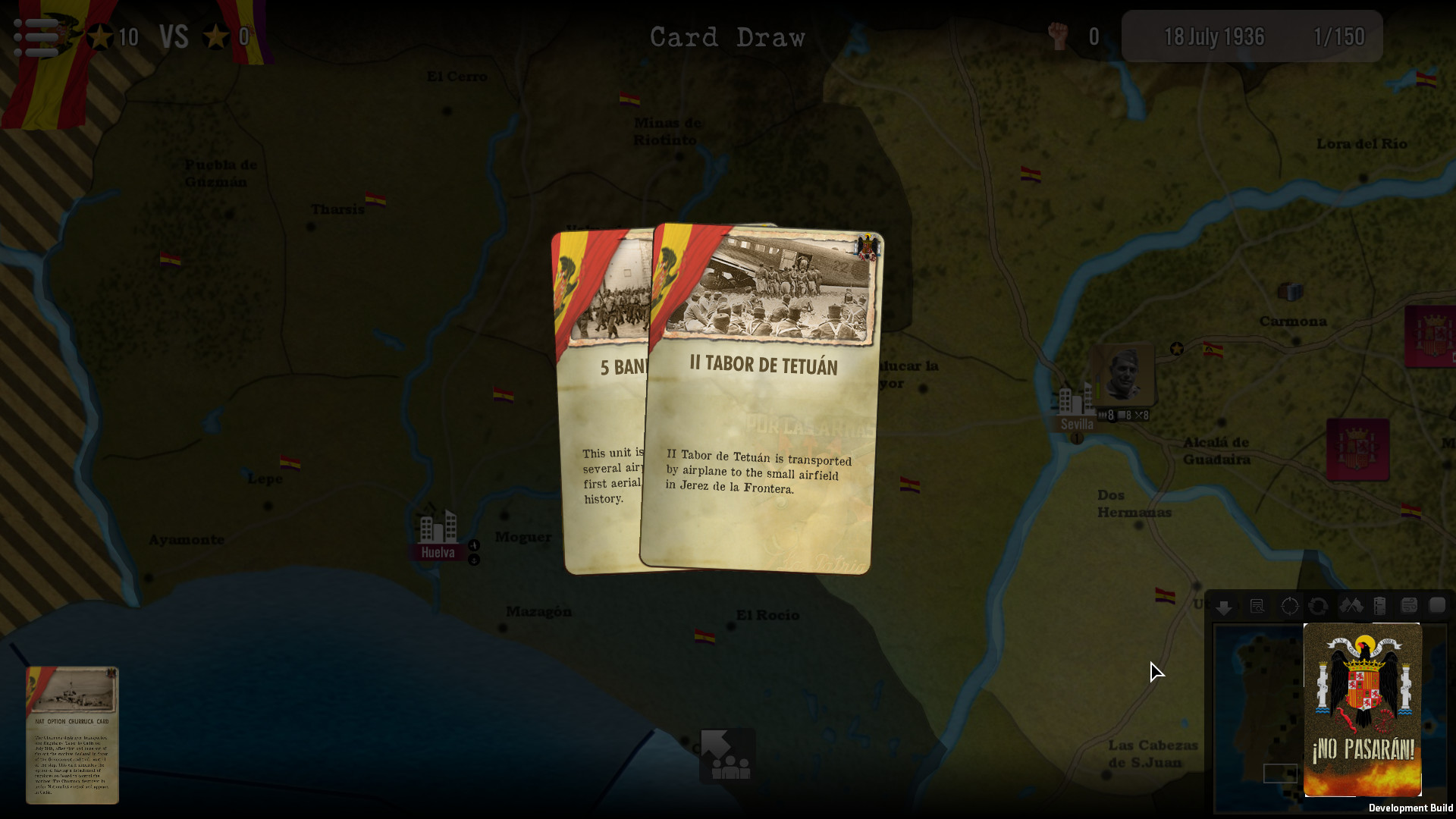Image resolution: width=1456 pixels, height=819 pixels.
Task: Toggle the rounded square button at minimap toolbar end
Action: 1437,606
